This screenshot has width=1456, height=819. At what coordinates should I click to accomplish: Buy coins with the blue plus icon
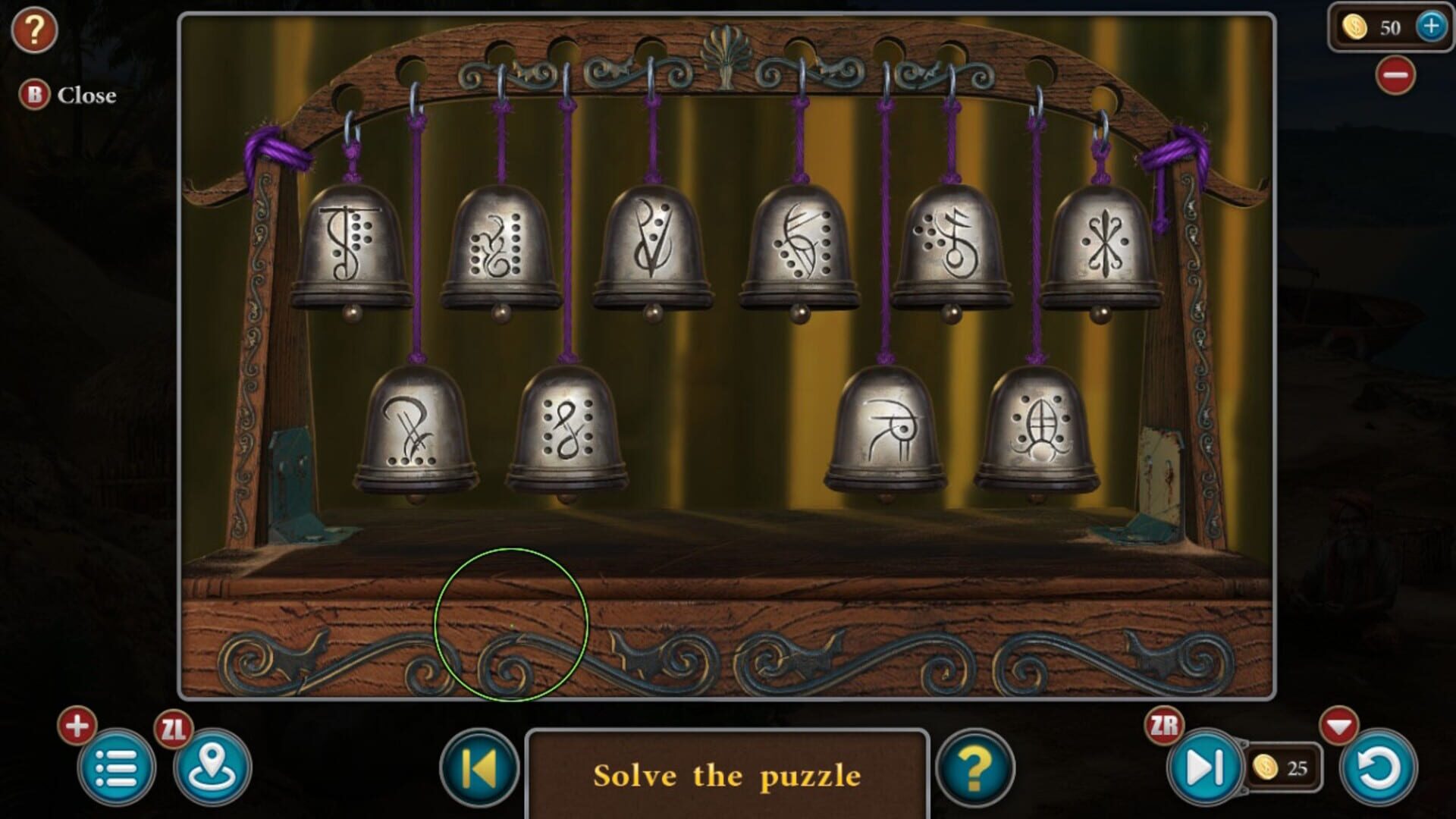[1428, 28]
